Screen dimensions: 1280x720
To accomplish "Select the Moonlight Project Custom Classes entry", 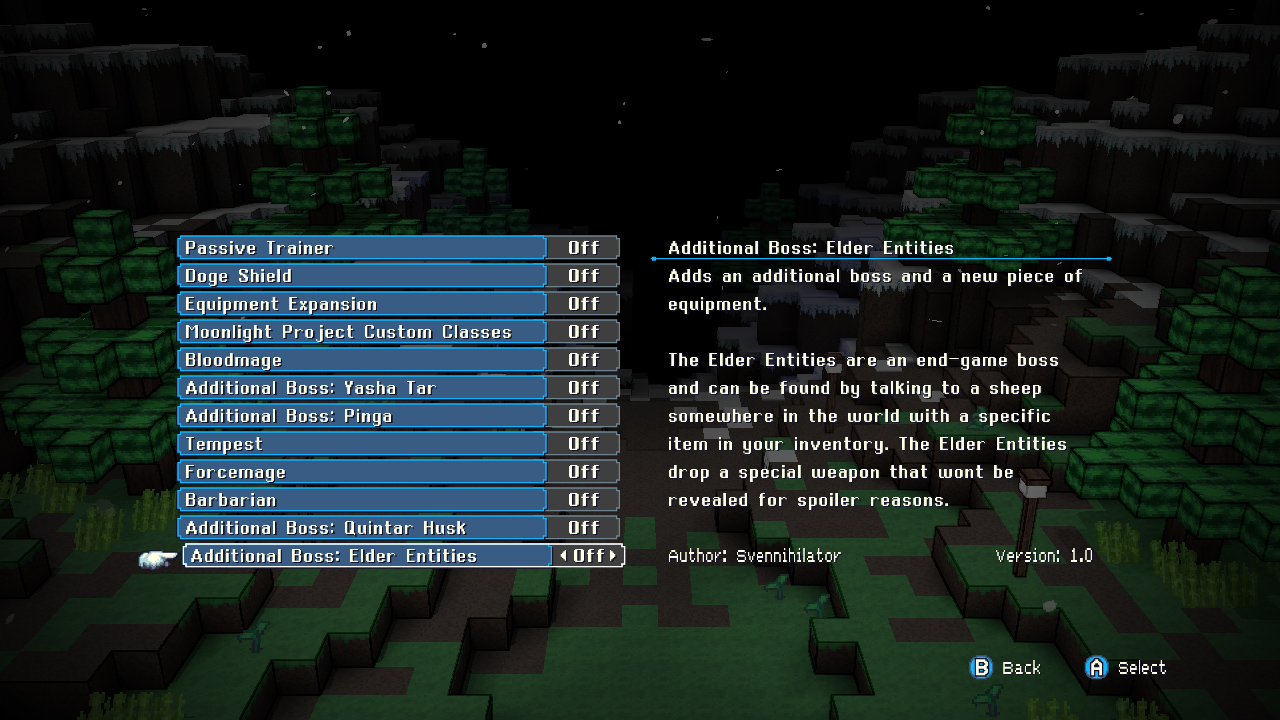I will [x=360, y=331].
